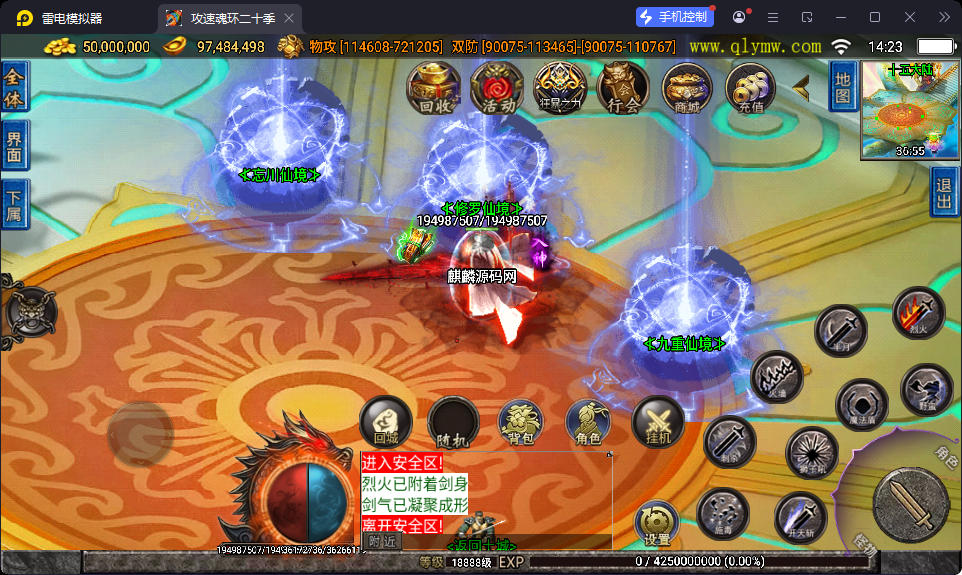Viewport: 962px width, 575px height.
Task: Select the 下属 tab on the left
Action: [x=14, y=205]
